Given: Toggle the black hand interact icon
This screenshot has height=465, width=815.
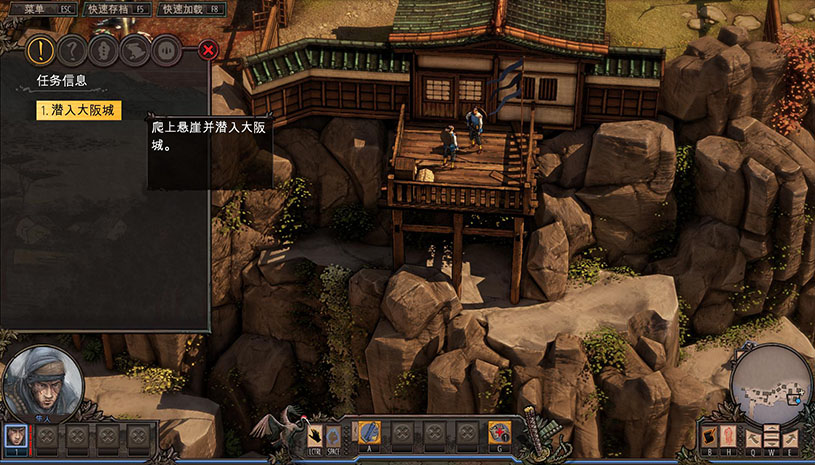Looking at the screenshot, I should coord(314,434).
